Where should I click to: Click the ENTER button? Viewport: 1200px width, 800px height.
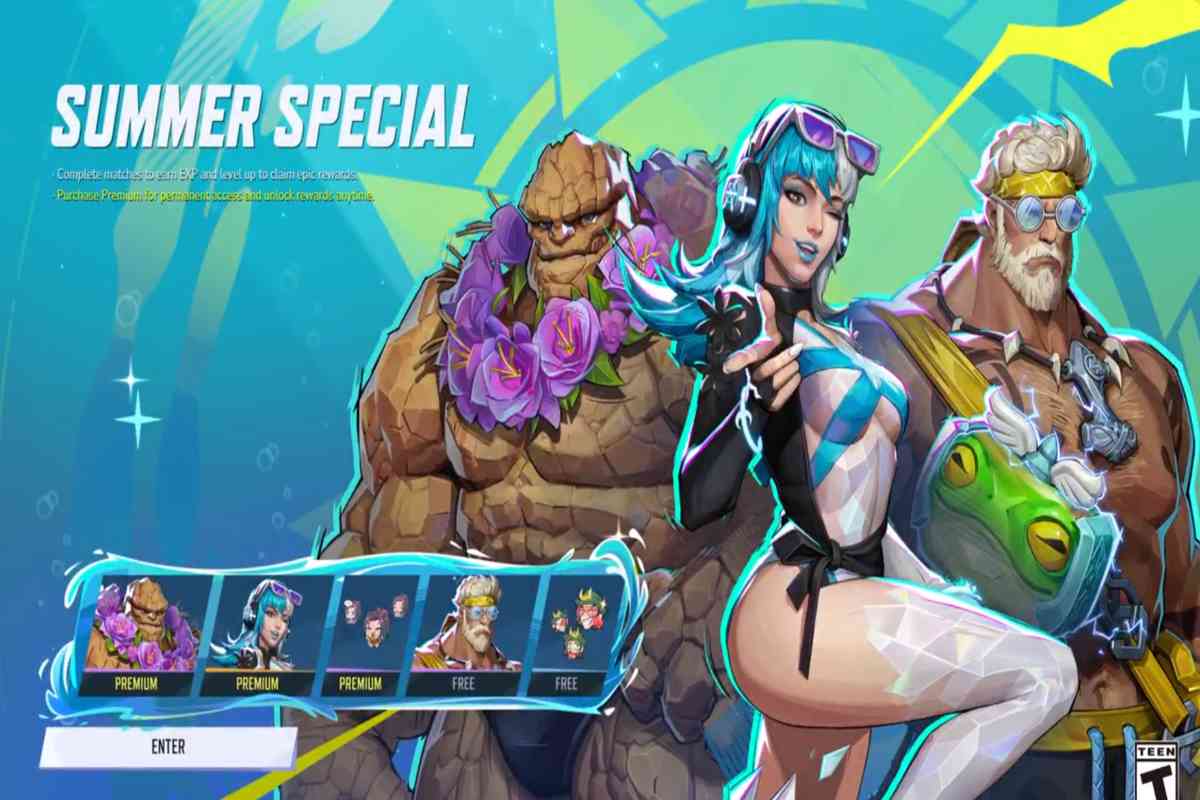click(168, 747)
